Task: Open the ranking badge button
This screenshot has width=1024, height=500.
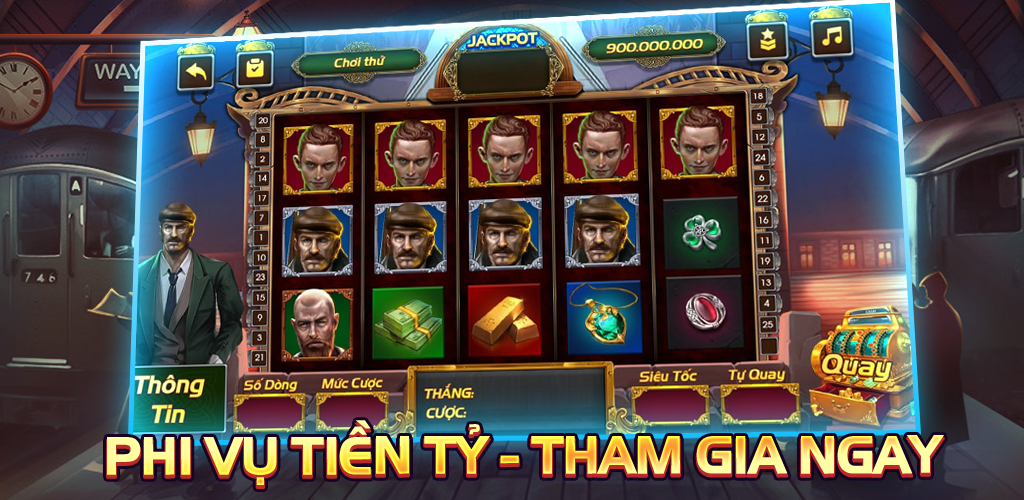Action: (x=767, y=41)
